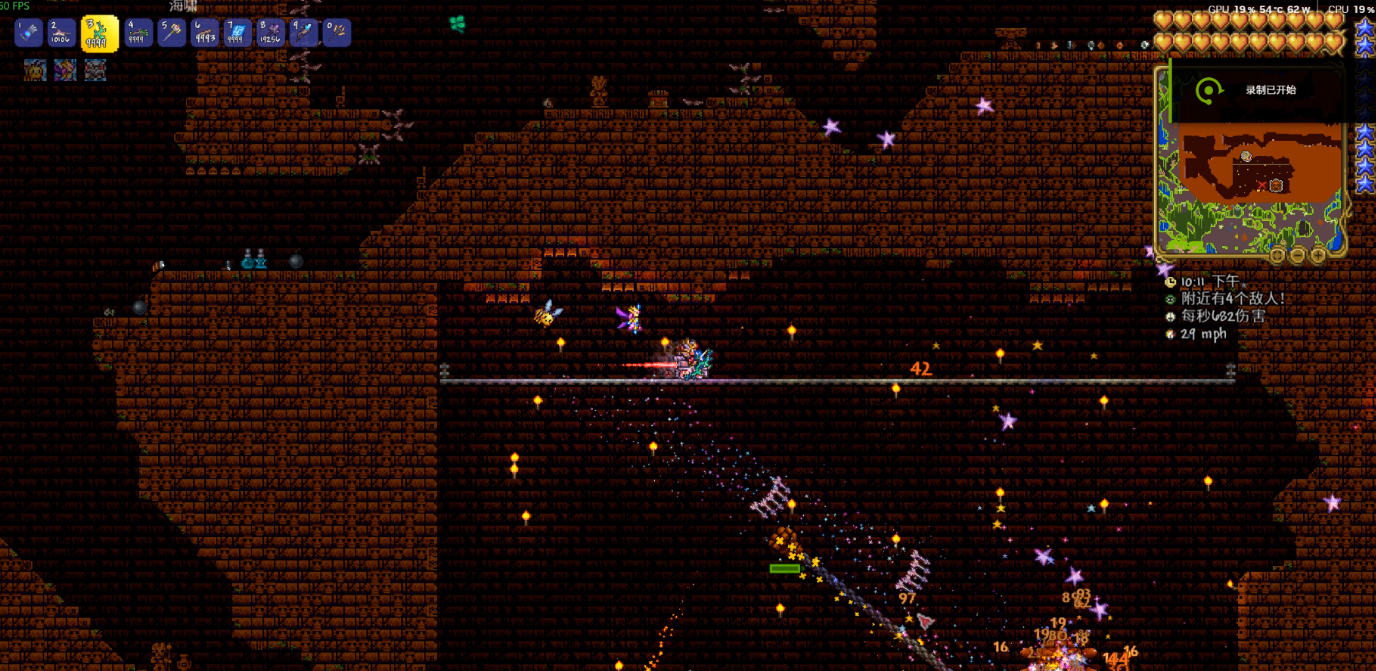The height and width of the screenshot is (671, 1376).
Task: Equip the blue-gem staff in slot 9
Action: (x=304, y=33)
